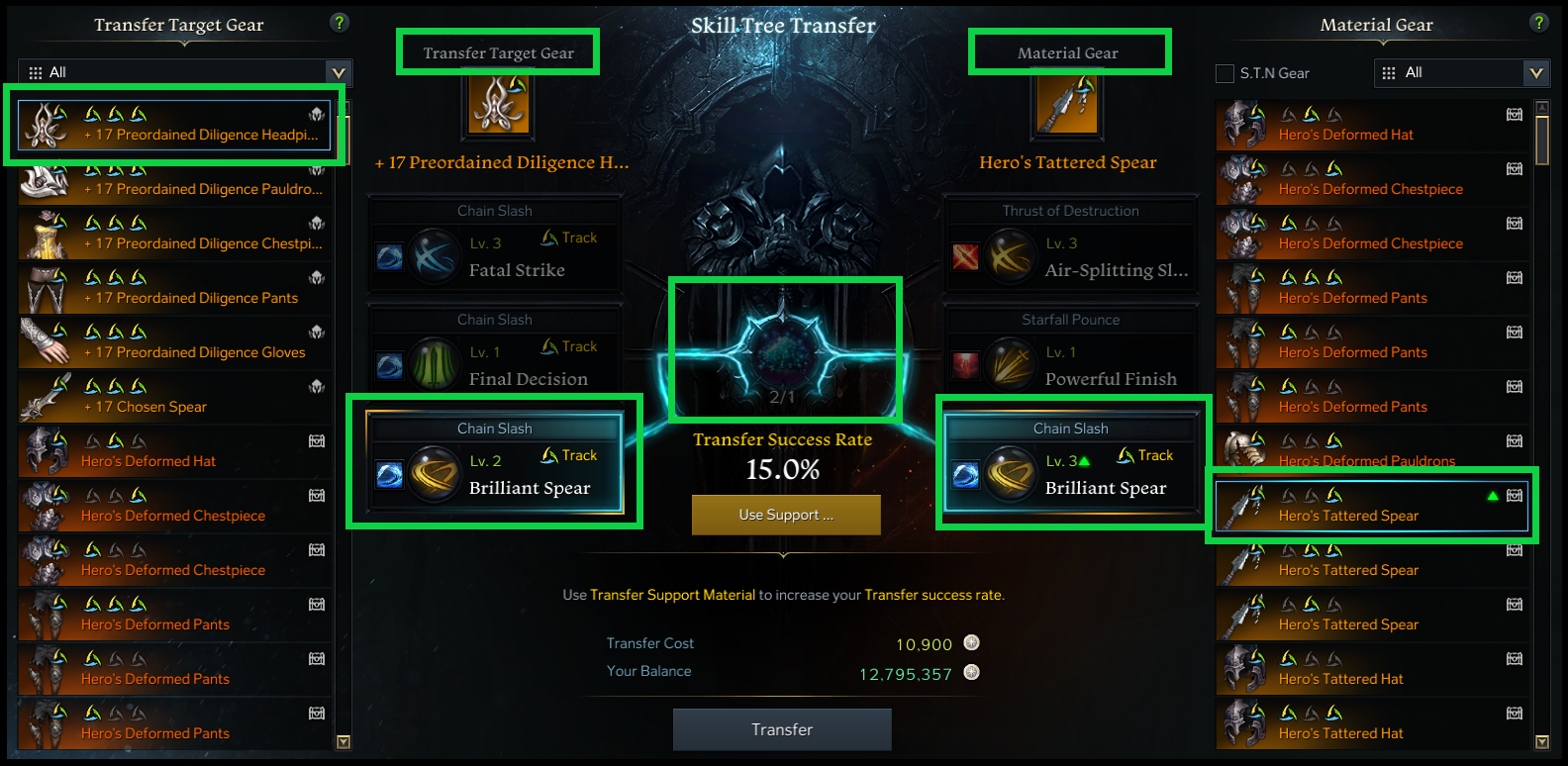Image resolution: width=1568 pixels, height=766 pixels.
Task: Toggle Track for the Lv.3 Brilliant Spear
Action: [x=1145, y=455]
